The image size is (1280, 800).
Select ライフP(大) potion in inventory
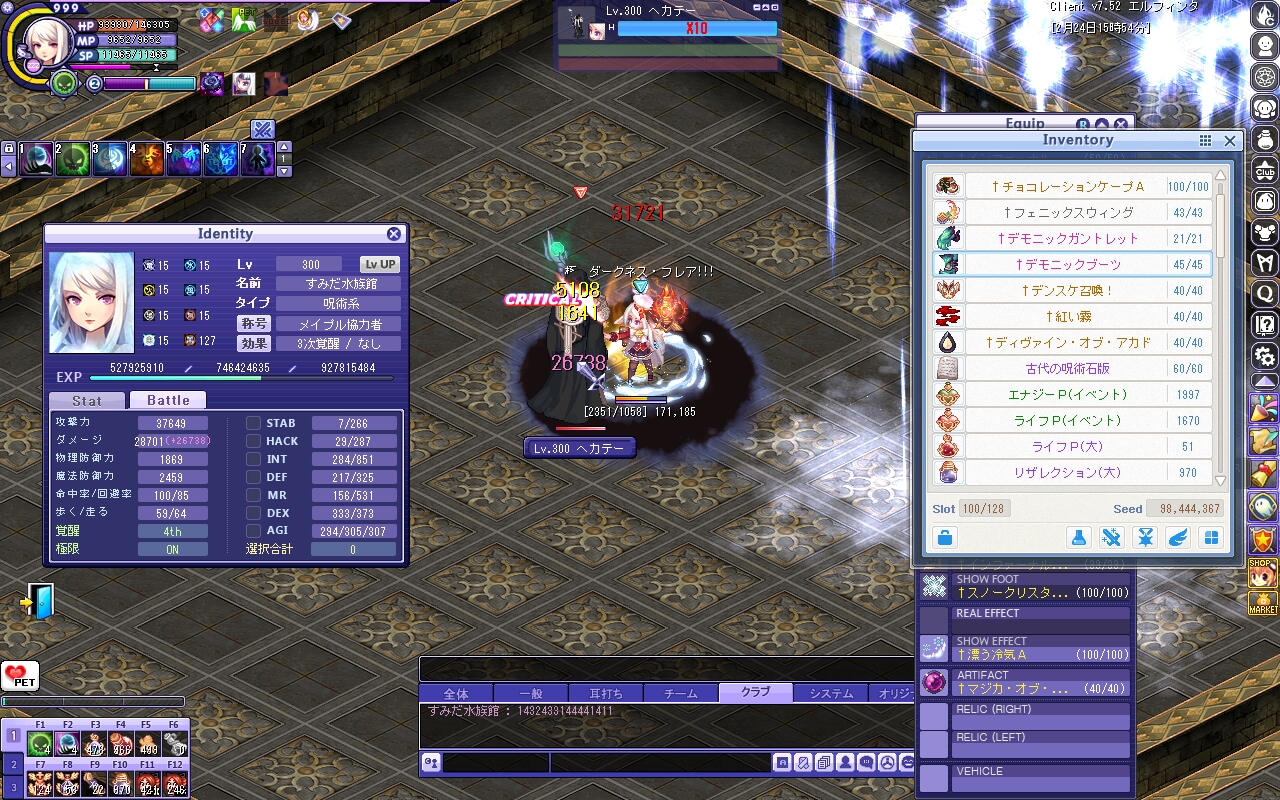click(1068, 446)
